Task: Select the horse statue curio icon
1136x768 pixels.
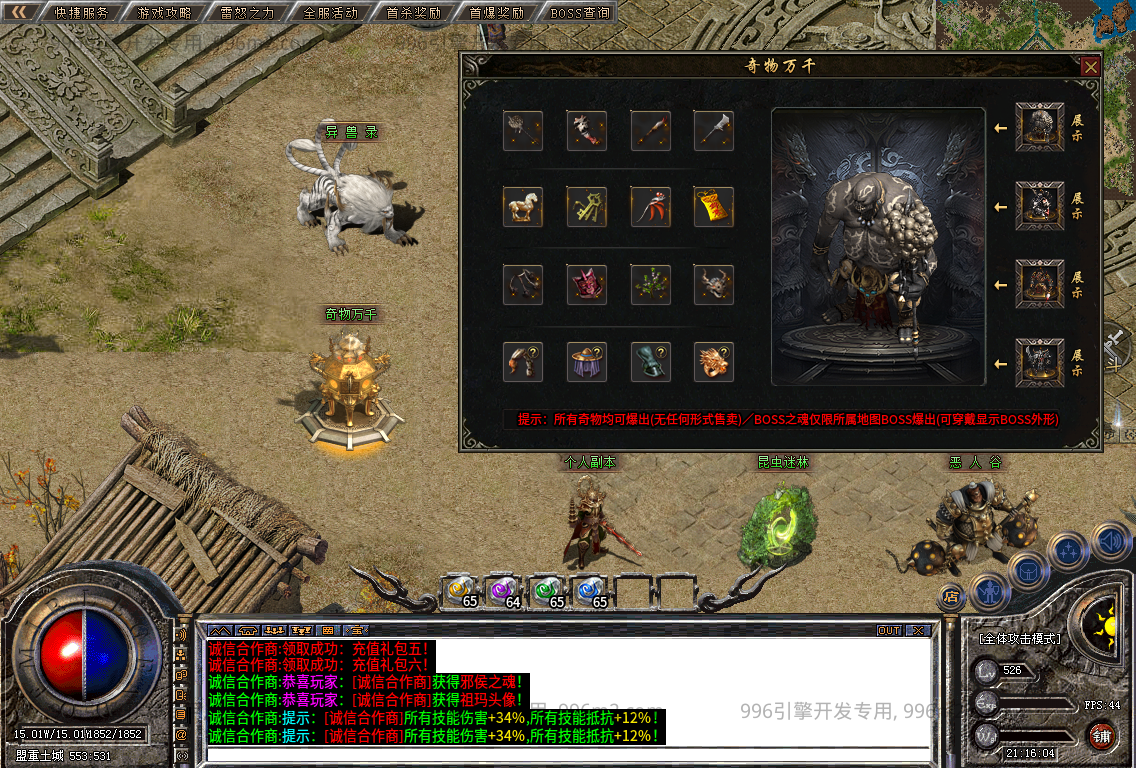Action: point(523,207)
